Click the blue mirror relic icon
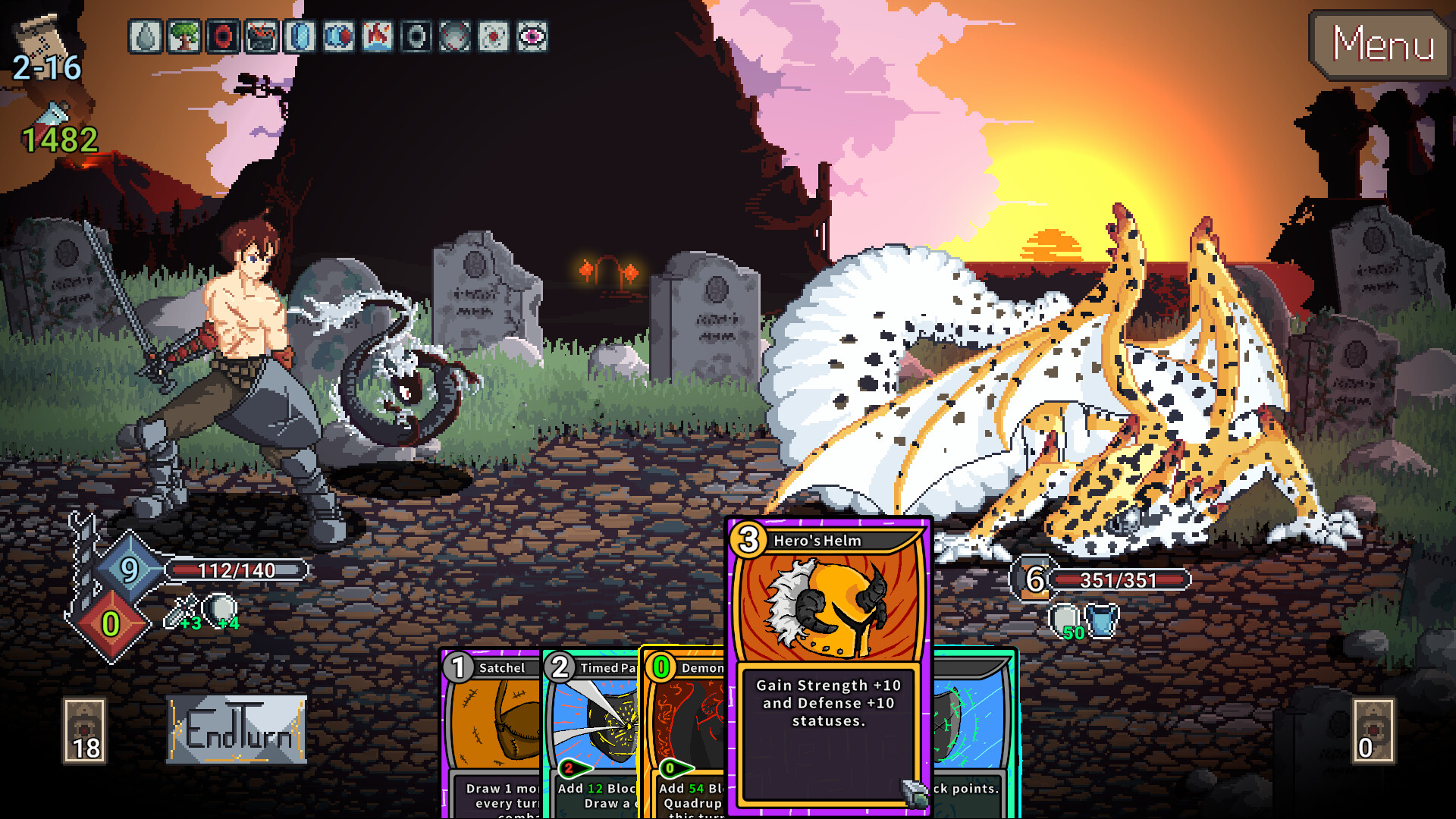 pos(300,36)
